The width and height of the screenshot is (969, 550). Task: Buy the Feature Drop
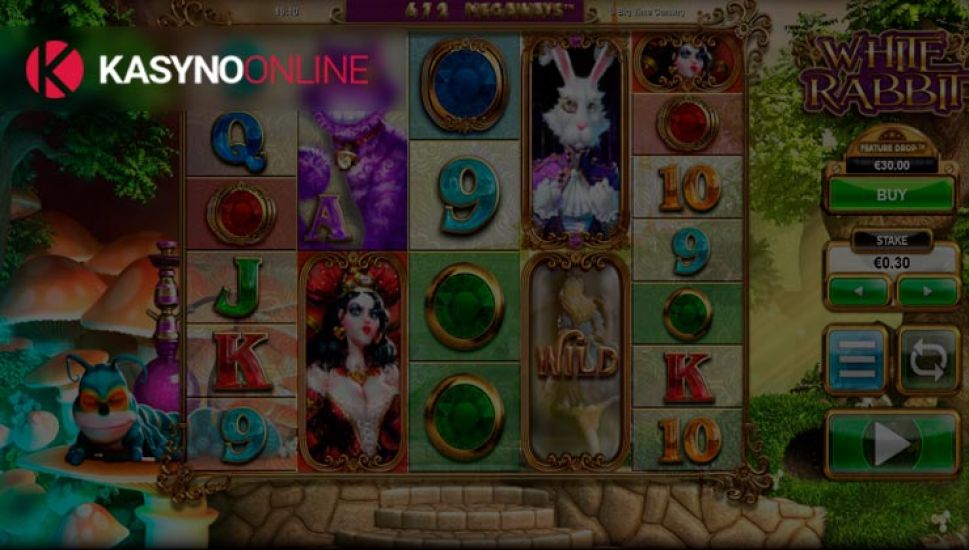click(x=891, y=194)
